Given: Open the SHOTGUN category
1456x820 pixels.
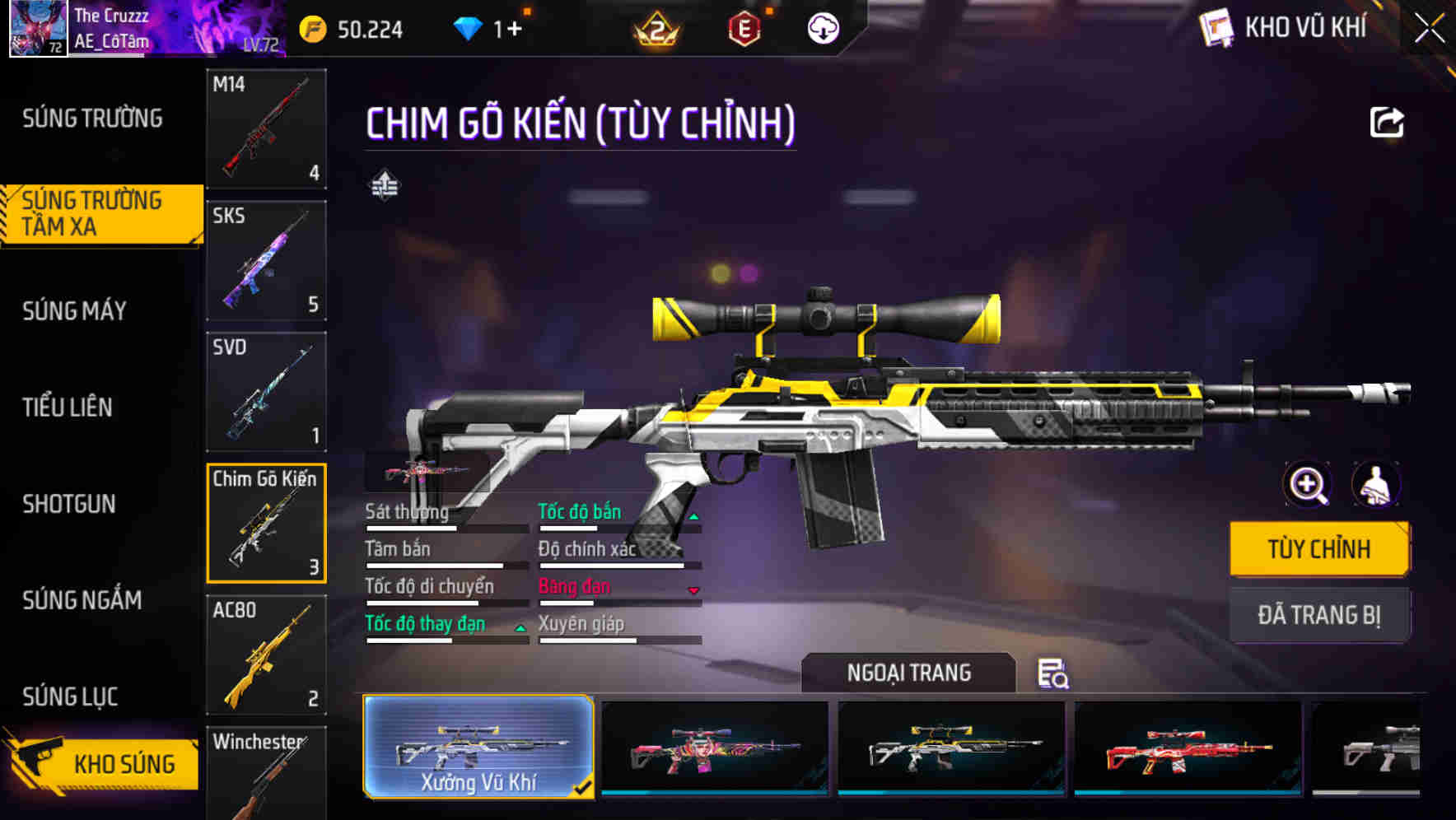Looking at the screenshot, I should [70, 504].
